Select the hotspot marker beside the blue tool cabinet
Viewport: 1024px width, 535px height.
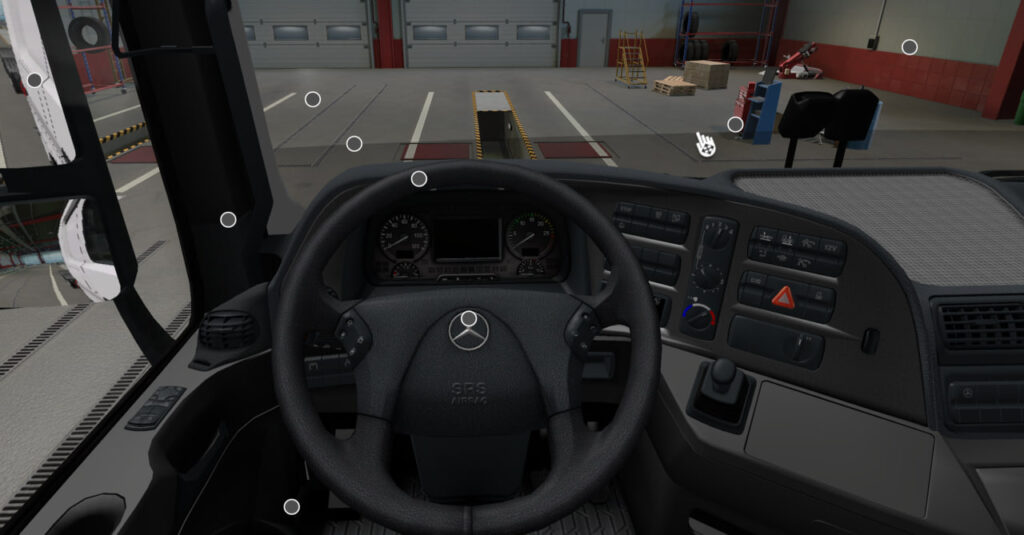(735, 125)
